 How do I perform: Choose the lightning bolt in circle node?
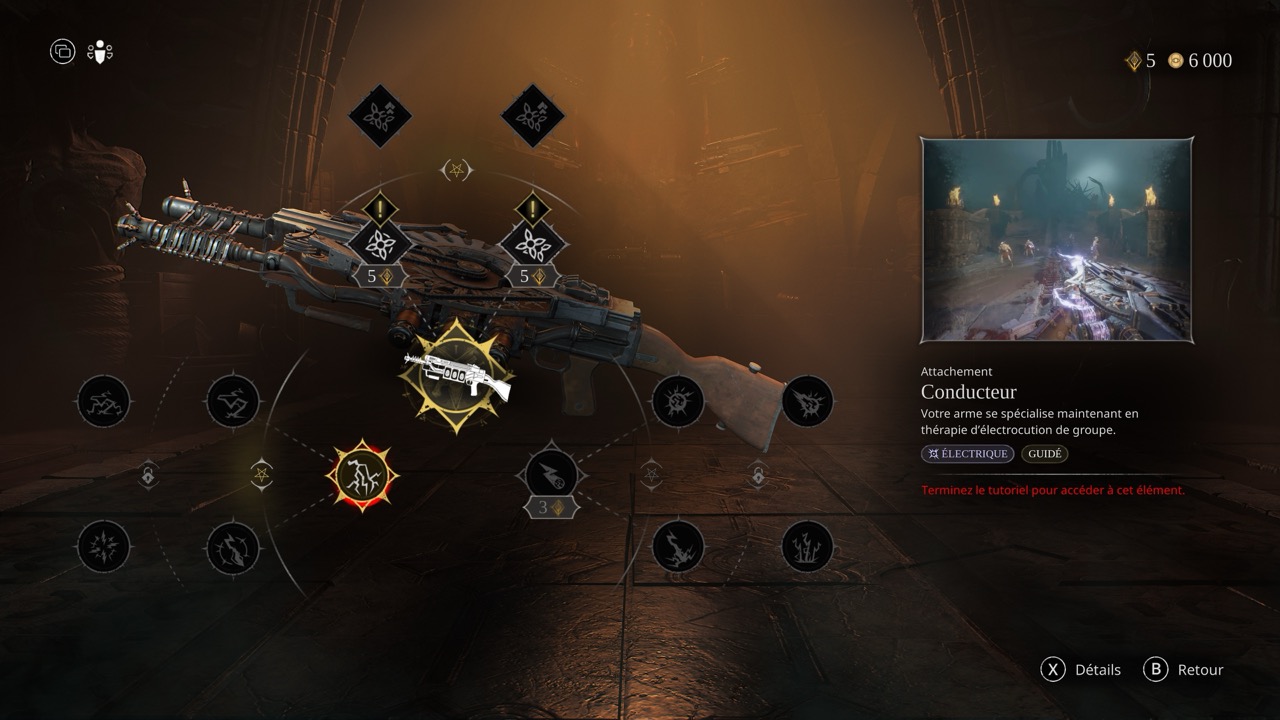(x=233, y=548)
